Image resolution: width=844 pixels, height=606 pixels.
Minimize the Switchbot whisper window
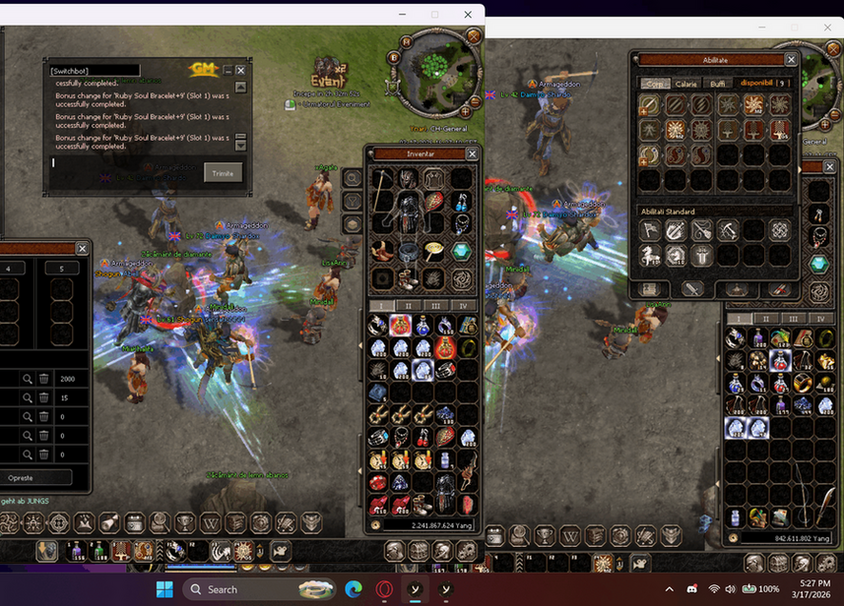click(227, 71)
